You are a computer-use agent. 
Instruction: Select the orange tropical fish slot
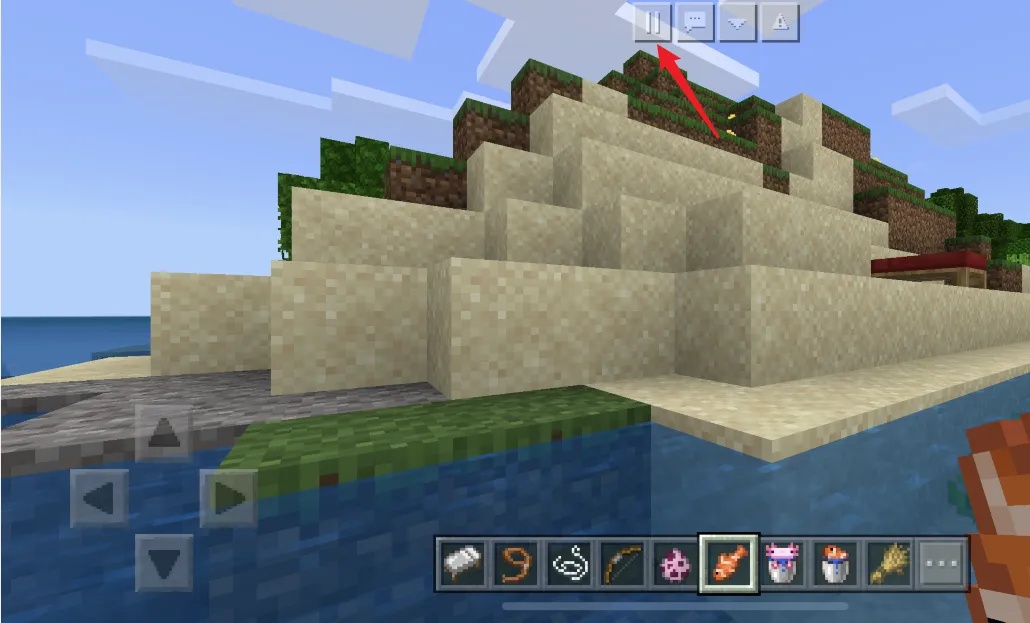coord(729,564)
